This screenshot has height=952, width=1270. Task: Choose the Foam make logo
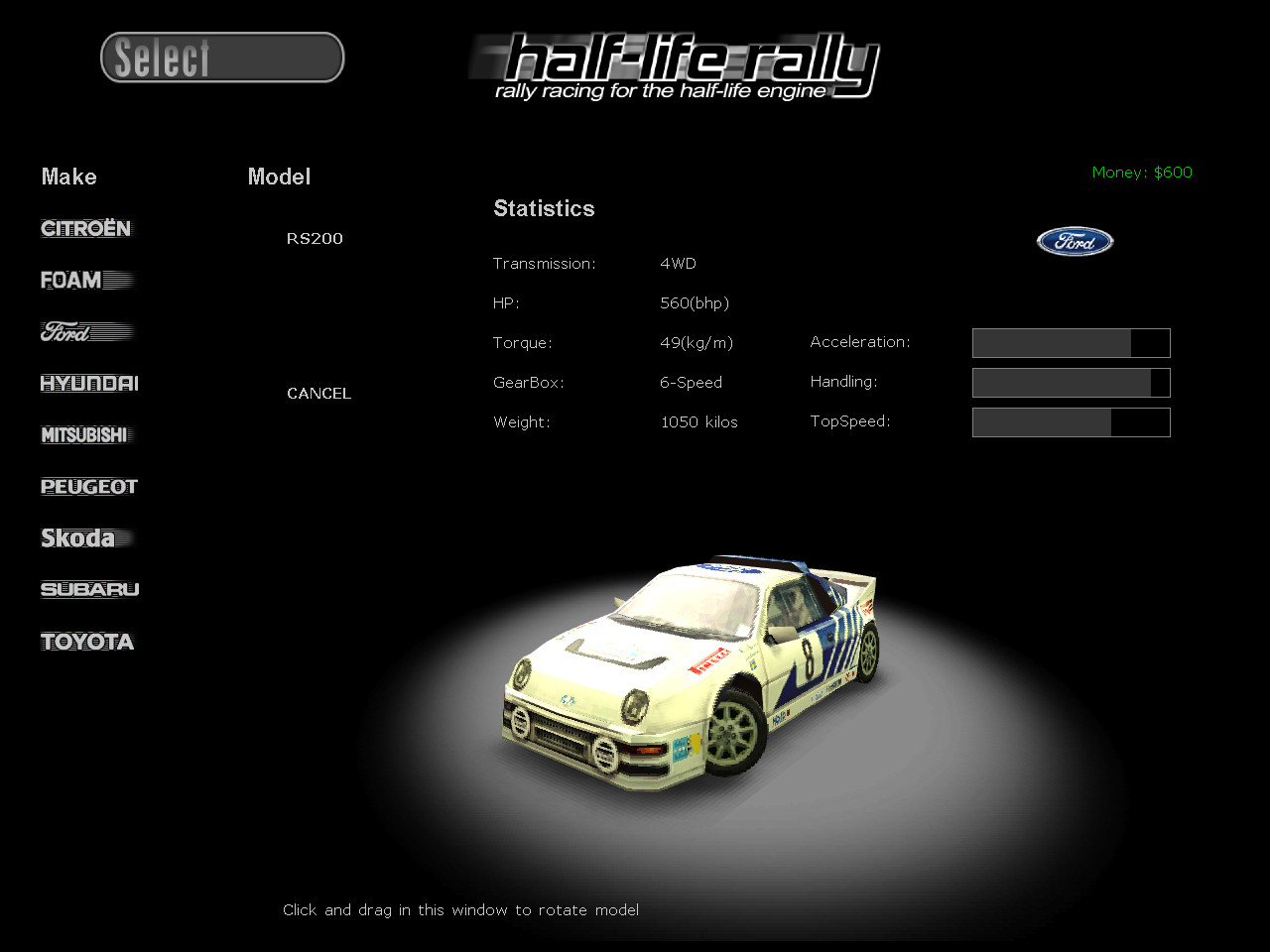[85, 280]
